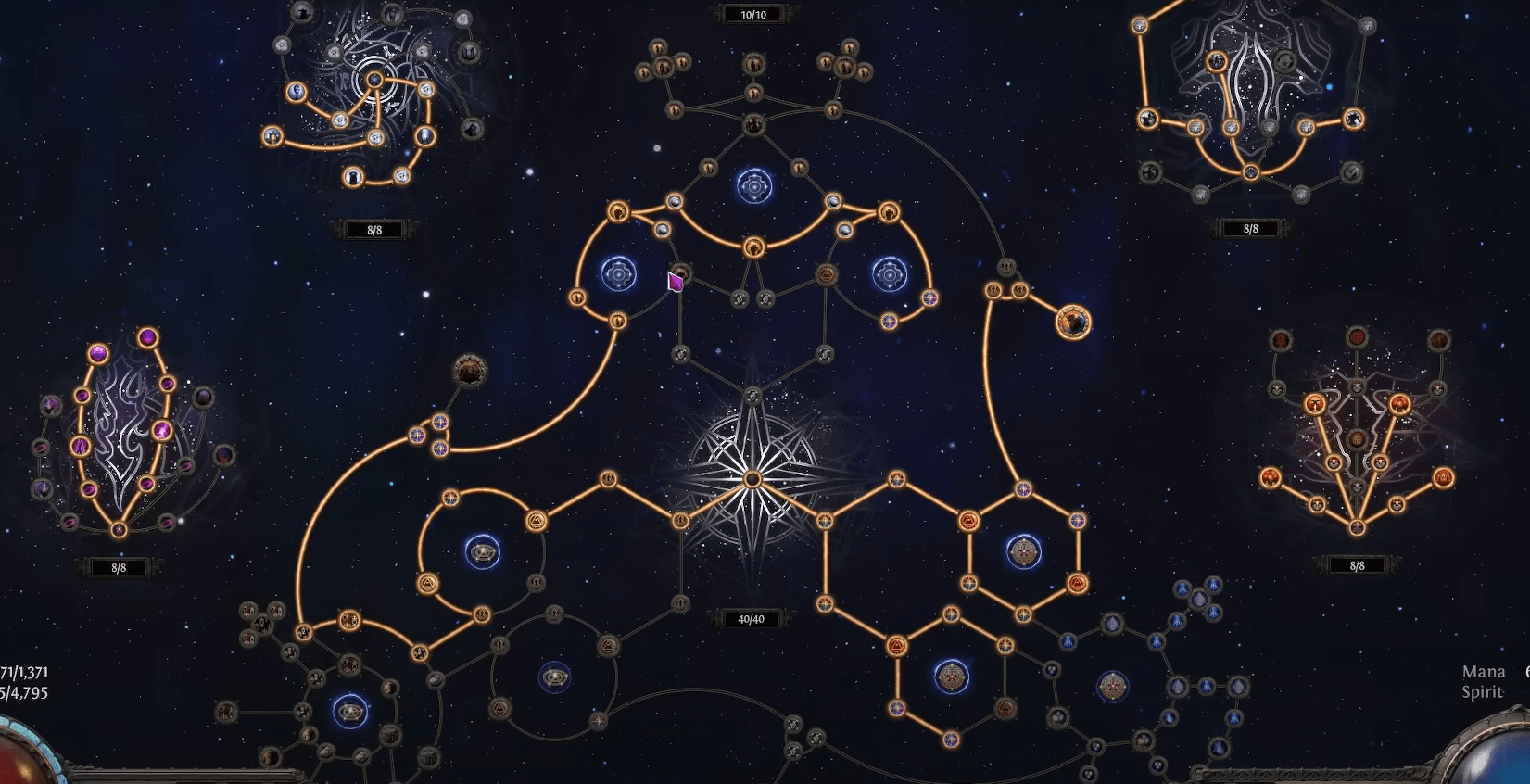Select the large blue gear notable above the central arc
The height and width of the screenshot is (784, 1530).
click(x=754, y=187)
